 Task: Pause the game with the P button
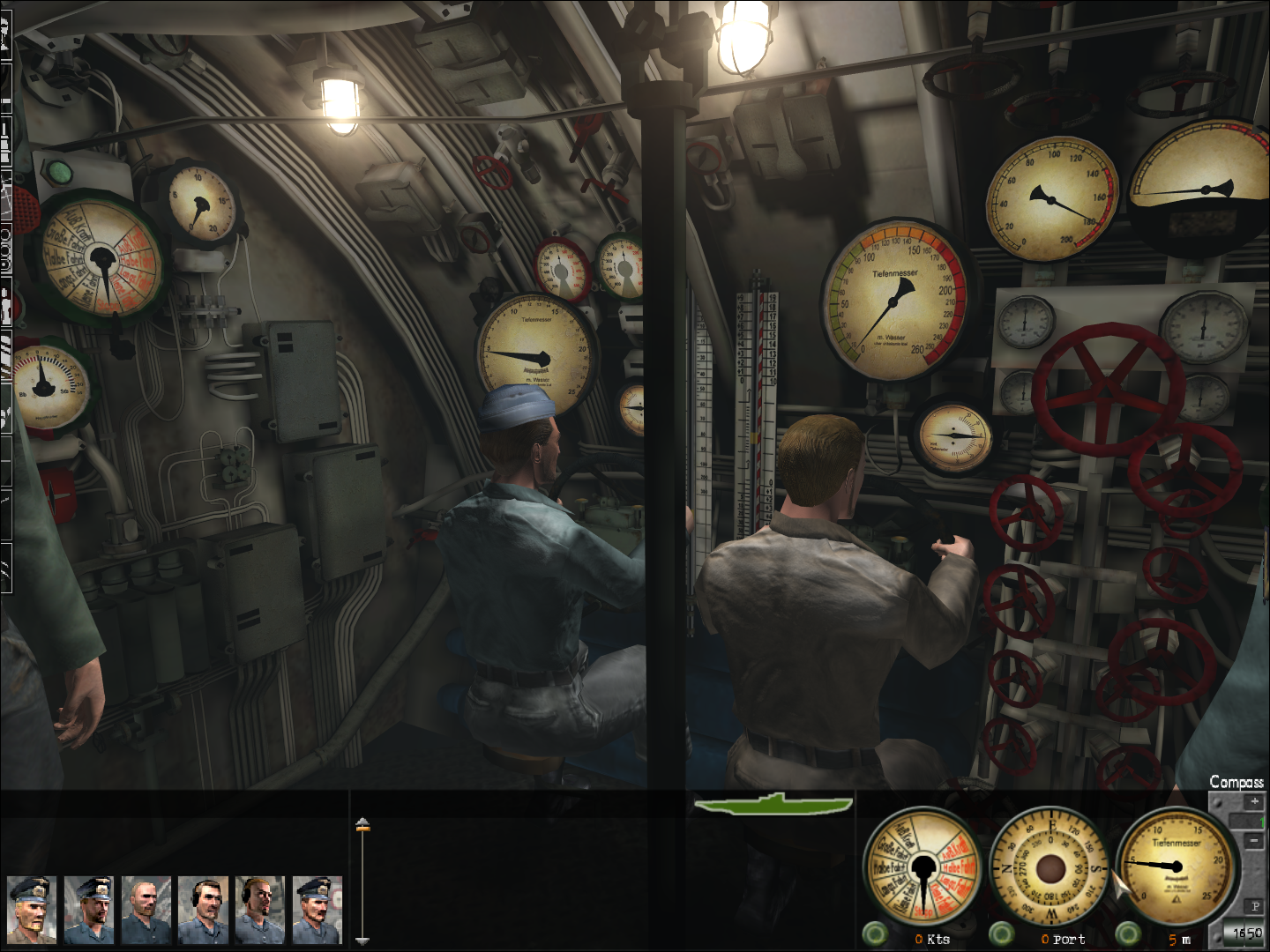(x=1255, y=906)
